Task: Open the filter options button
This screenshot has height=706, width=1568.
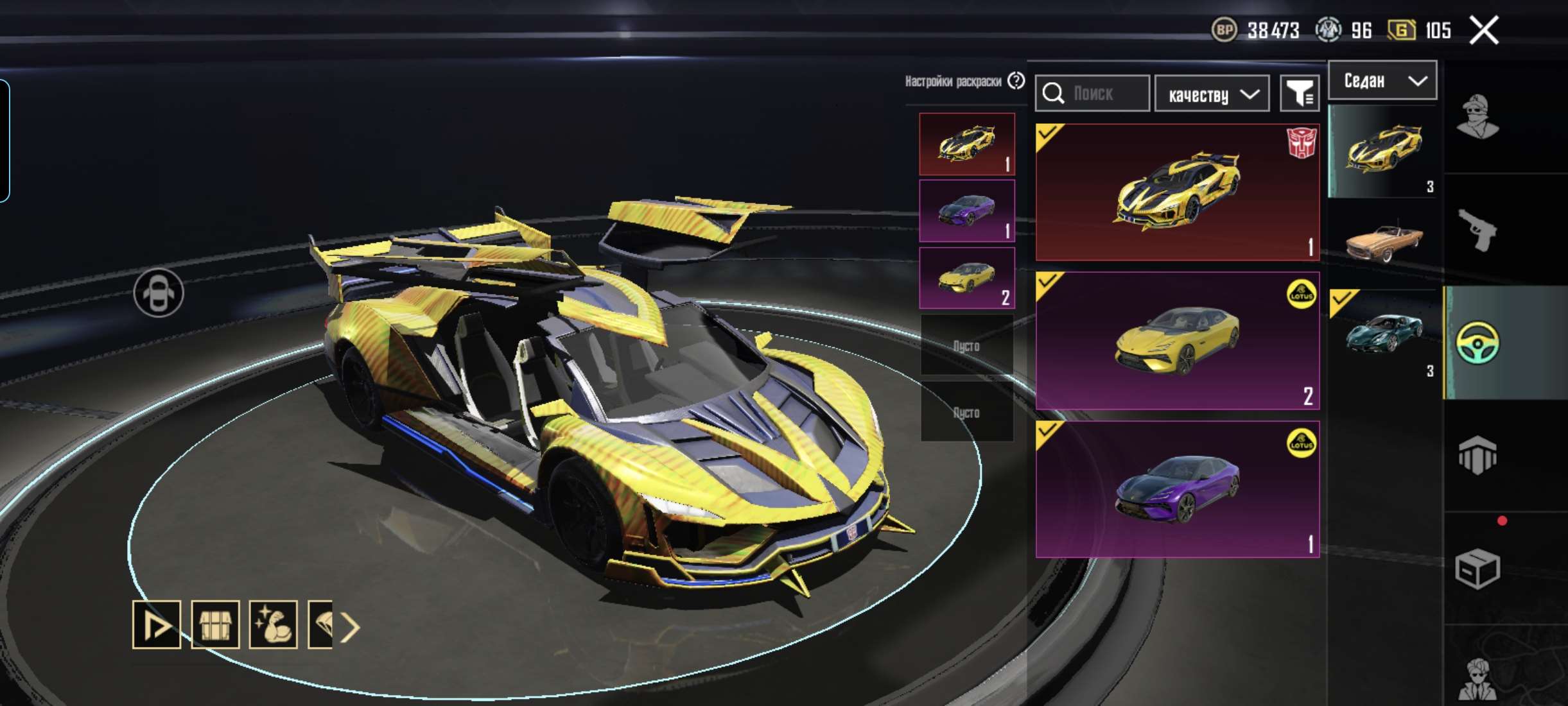Action: click(1300, 94)
